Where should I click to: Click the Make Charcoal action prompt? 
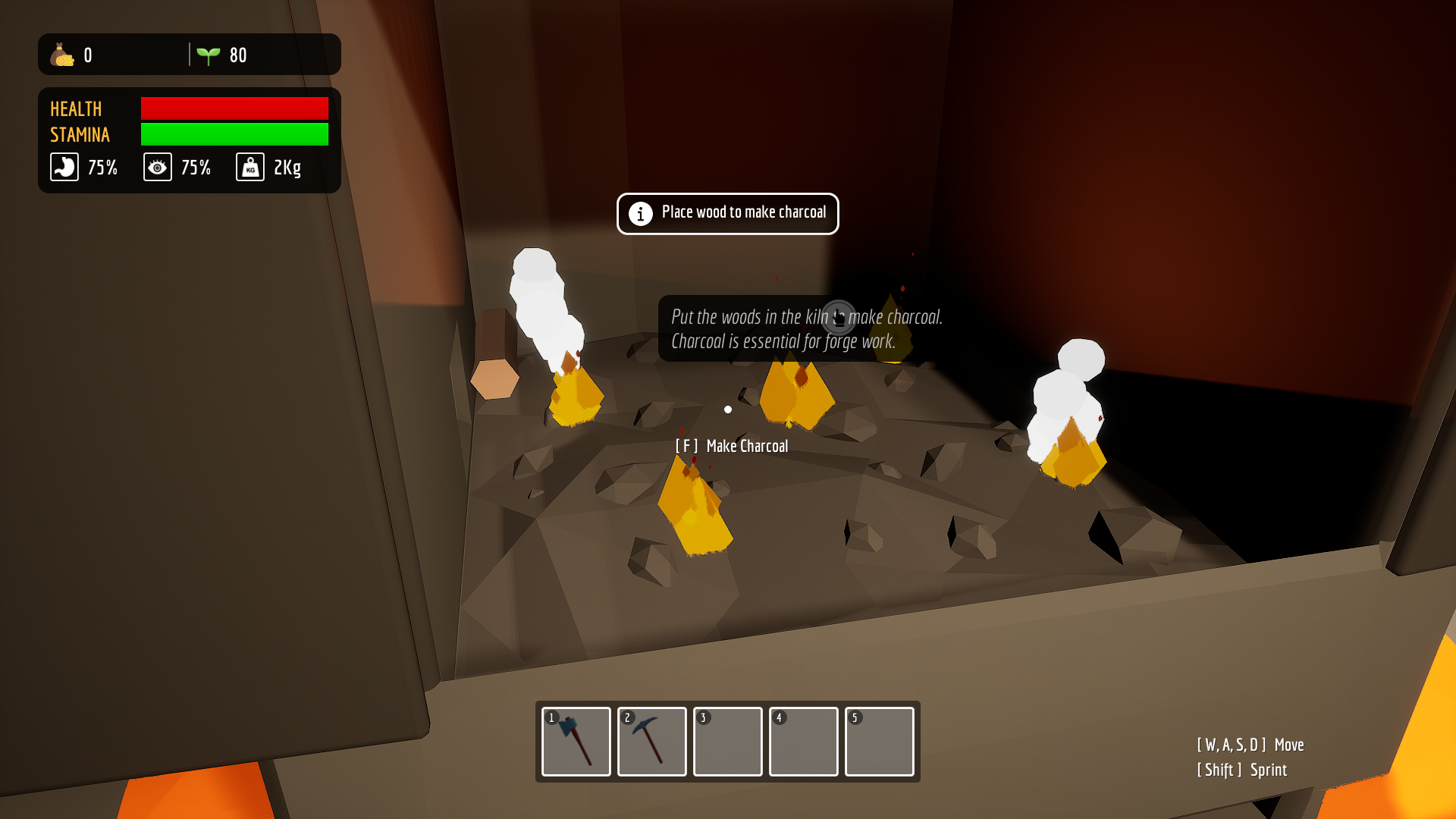click(733, 446)
